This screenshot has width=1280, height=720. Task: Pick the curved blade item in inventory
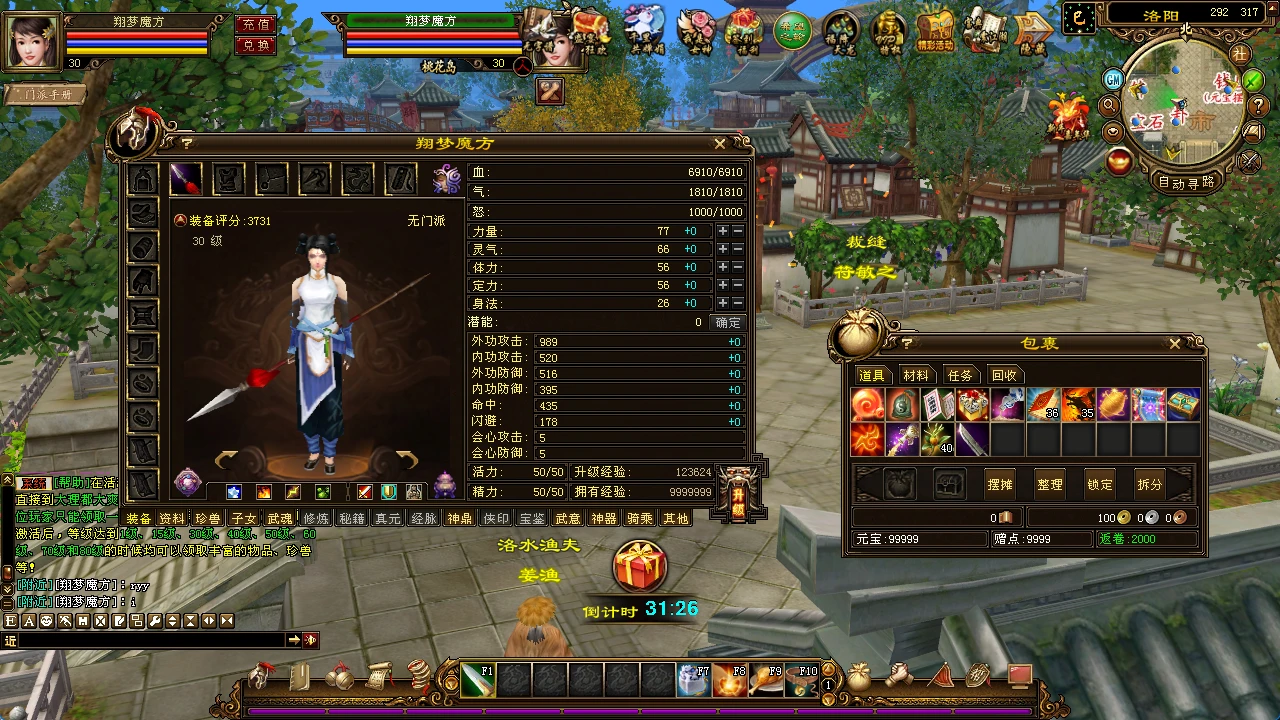[973, 439]
